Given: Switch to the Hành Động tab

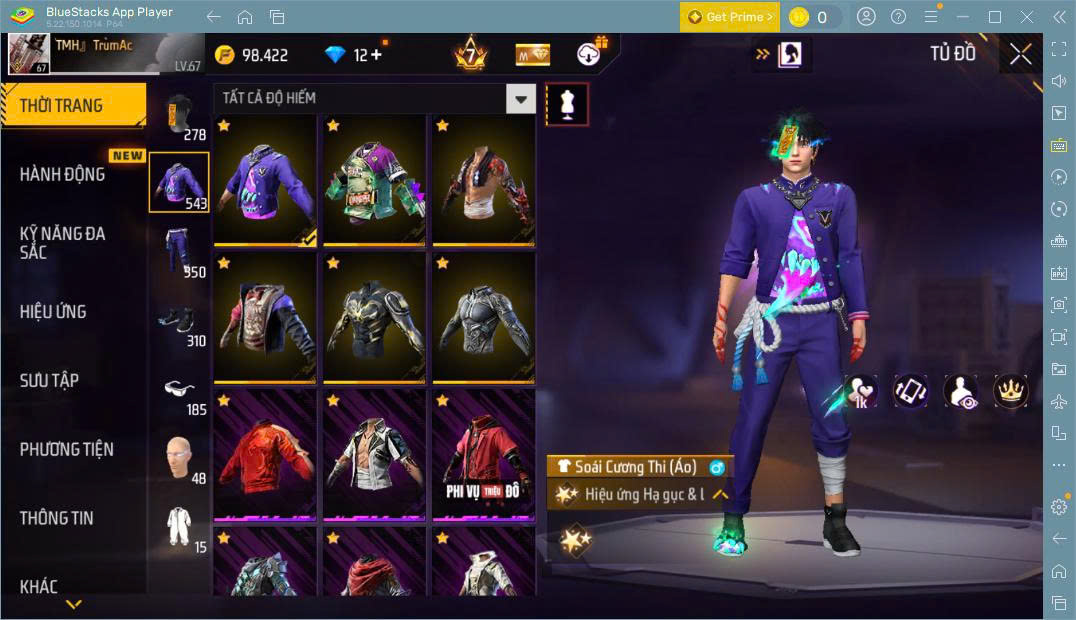Looking at the screenshot, I should coord(63,174).
